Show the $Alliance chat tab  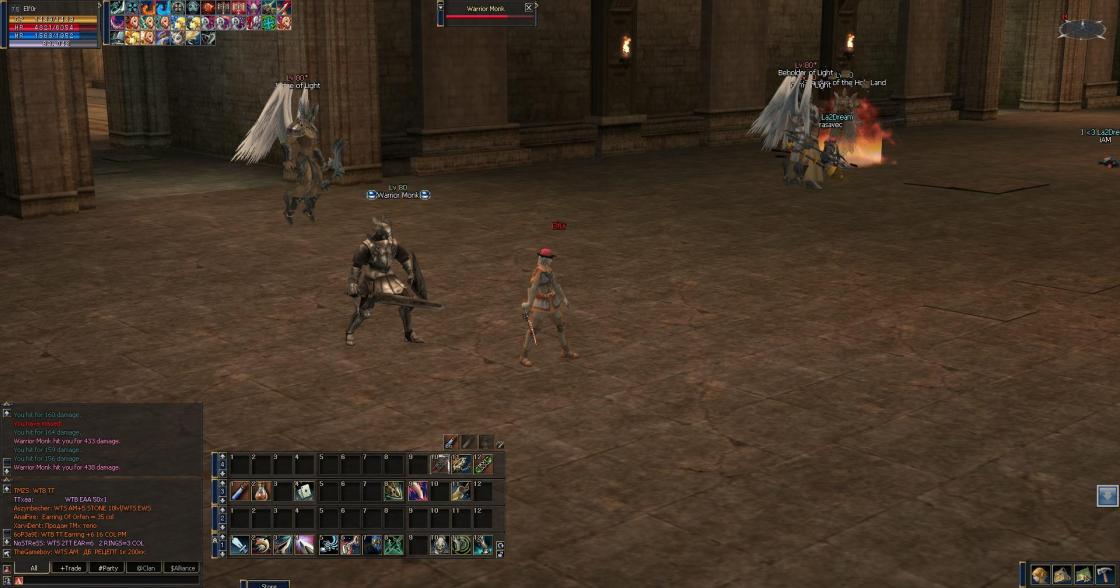[x=182, y=567]
